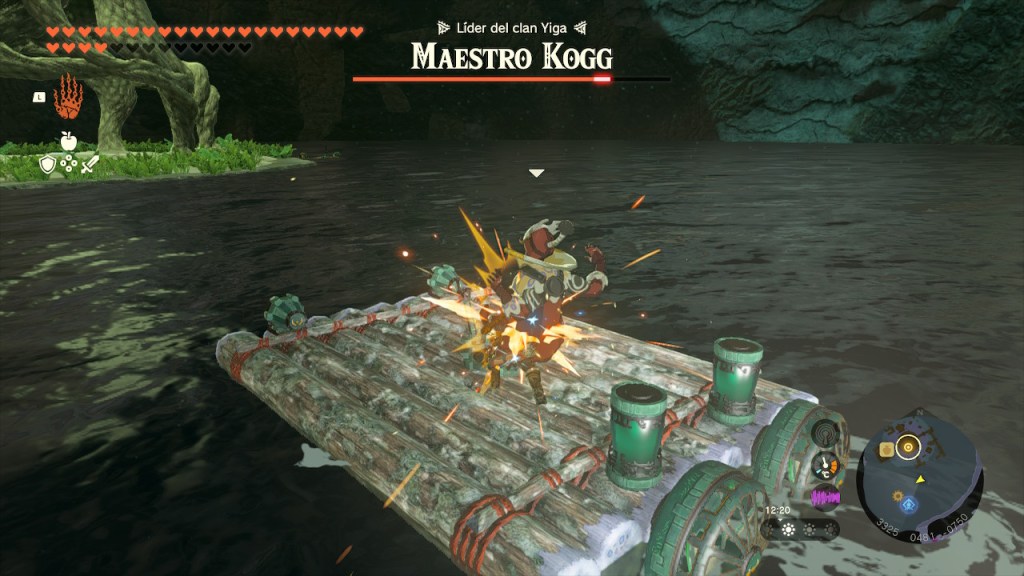The width and height of the screenshot is (1024, 576).
Task: Select the blue shrine marker on minimap
Action: (908, 506)
